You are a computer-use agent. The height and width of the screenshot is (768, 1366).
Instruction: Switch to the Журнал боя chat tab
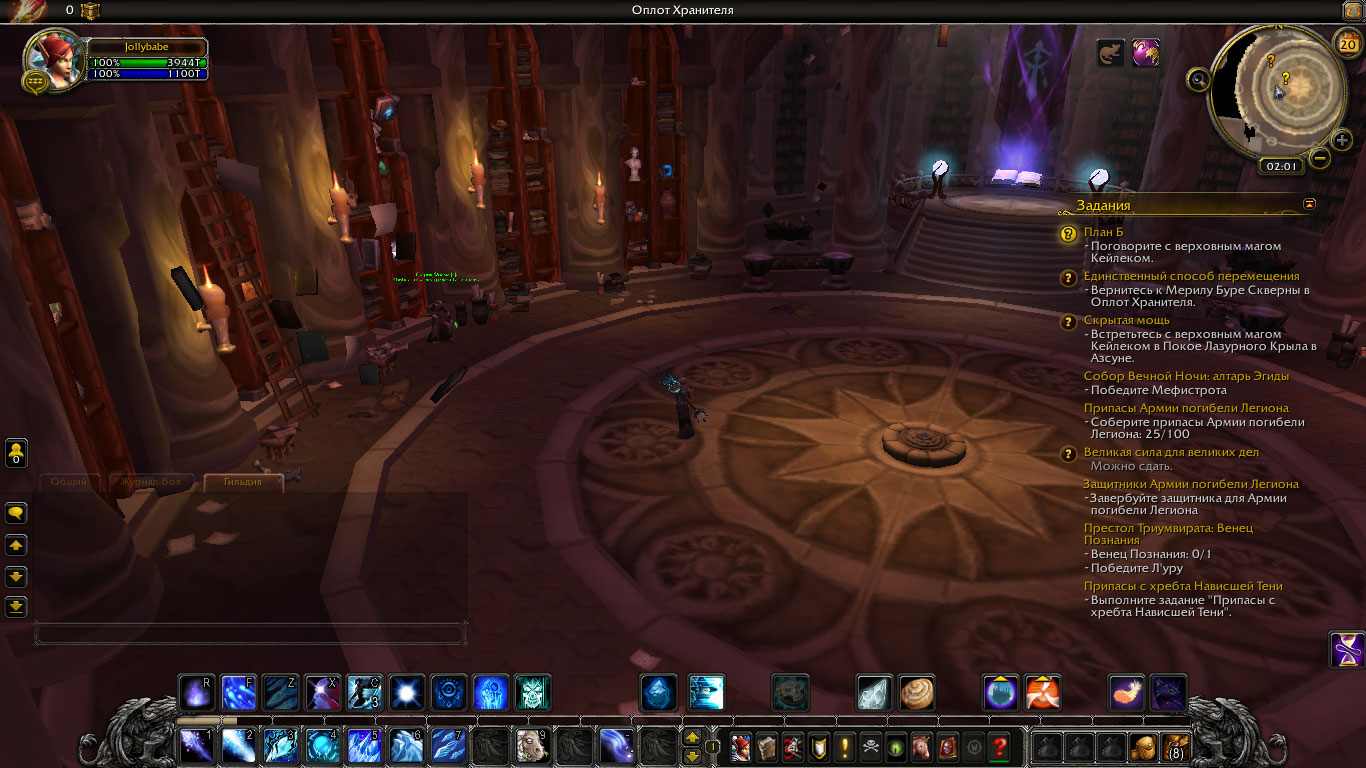point(150,482)
